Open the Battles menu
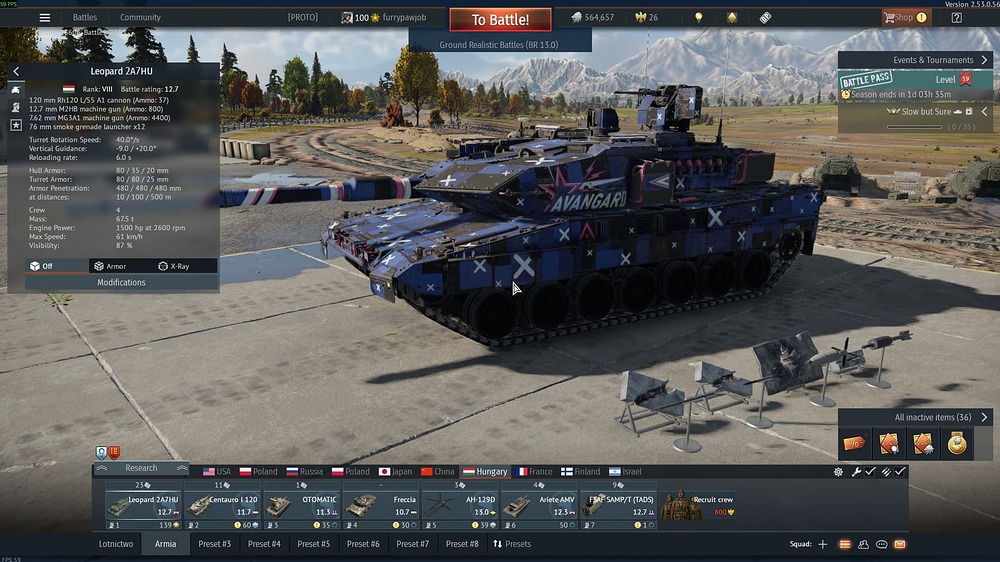 (85, 17)
